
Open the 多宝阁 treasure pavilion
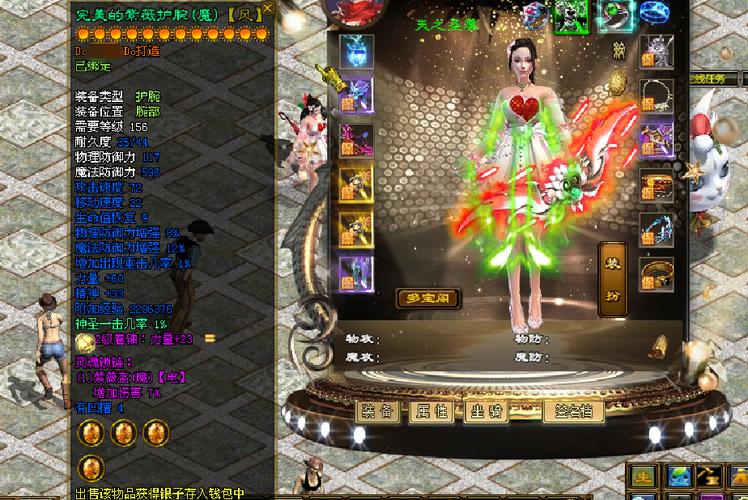[x=428, y=297]
